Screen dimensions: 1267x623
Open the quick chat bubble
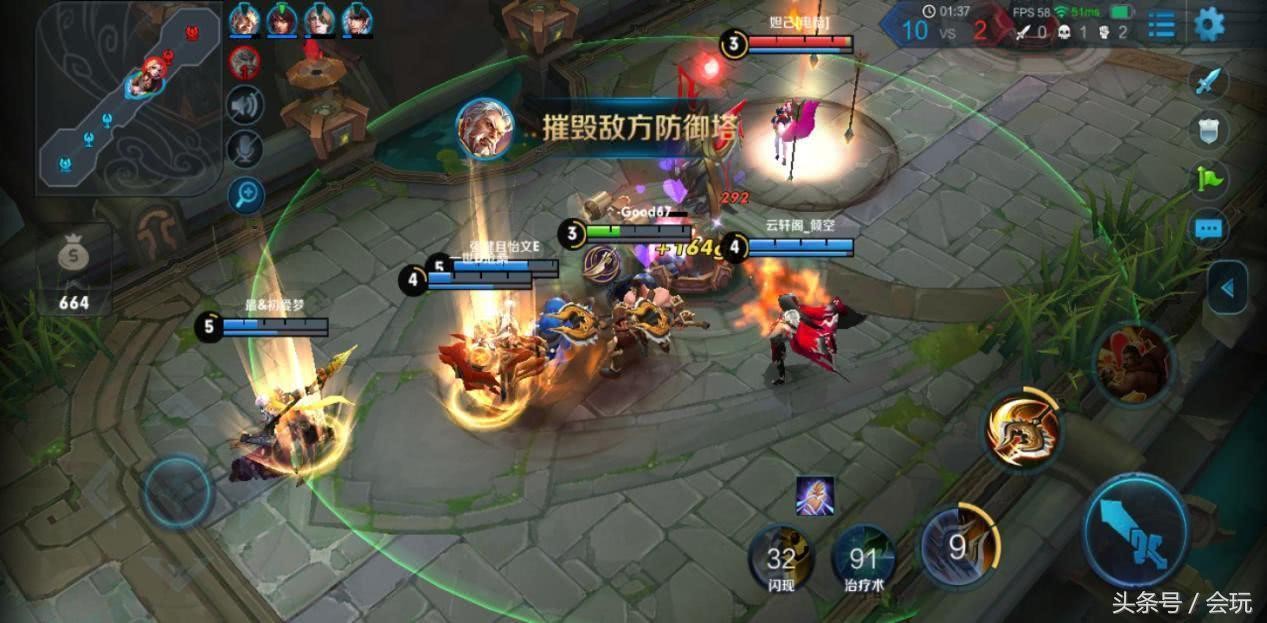[1209, 229]
